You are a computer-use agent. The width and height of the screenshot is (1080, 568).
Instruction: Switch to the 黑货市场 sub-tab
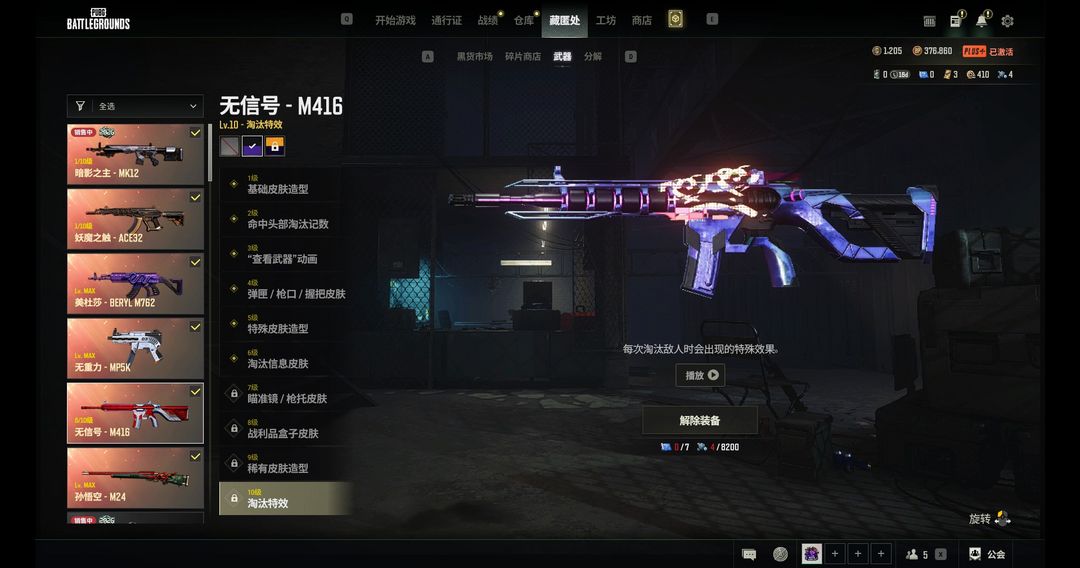click(x=474, y=57)
